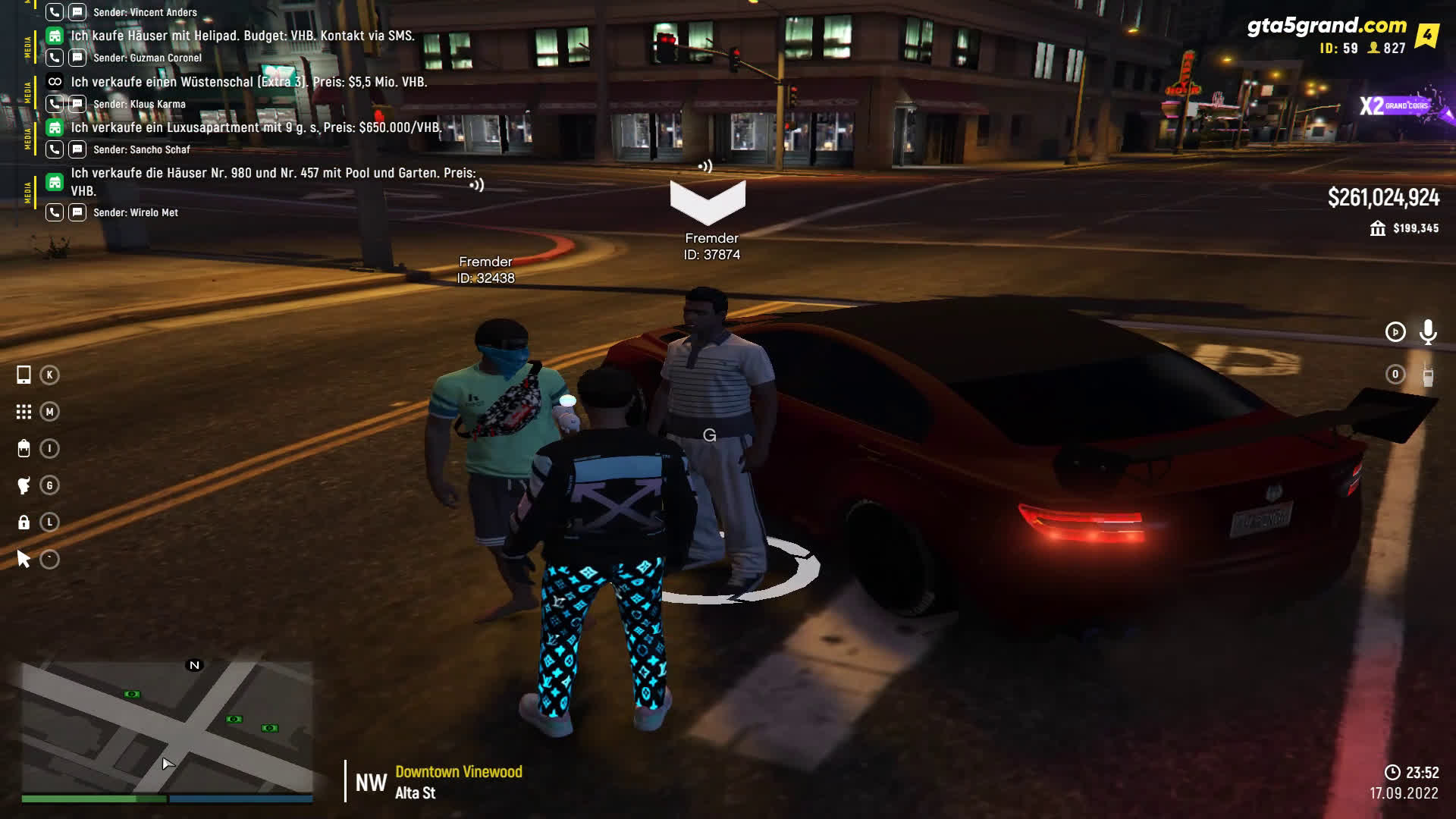Activate the cursor mode arrow icon
The height and width of the screenshot is (819, 1456).
pos(24,560)
